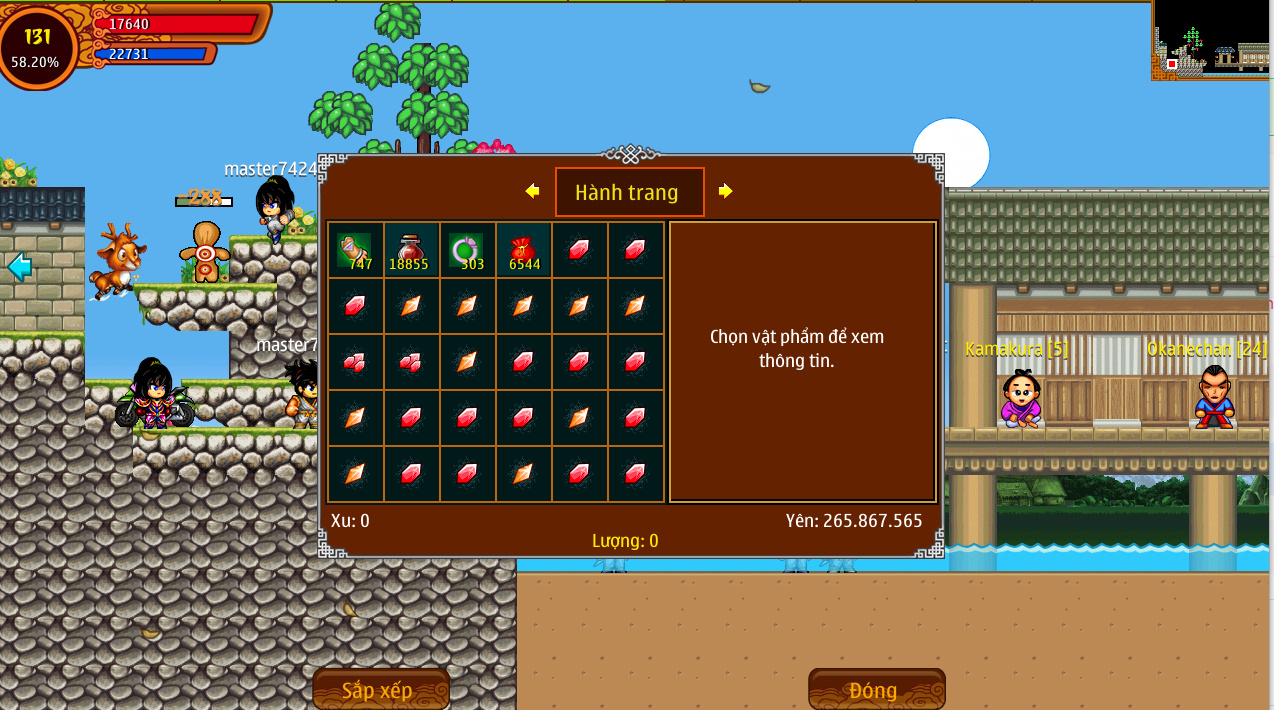Choose the red potion stack of 18855
Screen dimensions: 1274x710
point(411,250)
